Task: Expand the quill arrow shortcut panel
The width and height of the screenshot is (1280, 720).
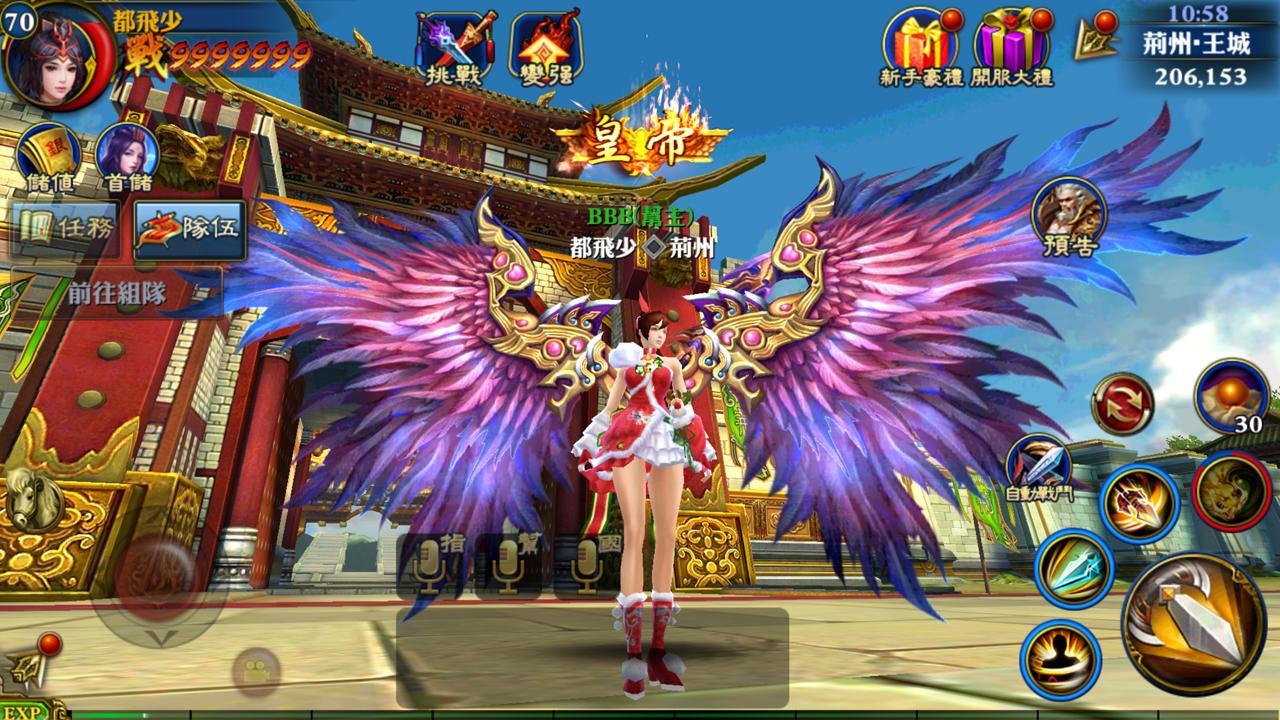Action: click(1096, 40)
